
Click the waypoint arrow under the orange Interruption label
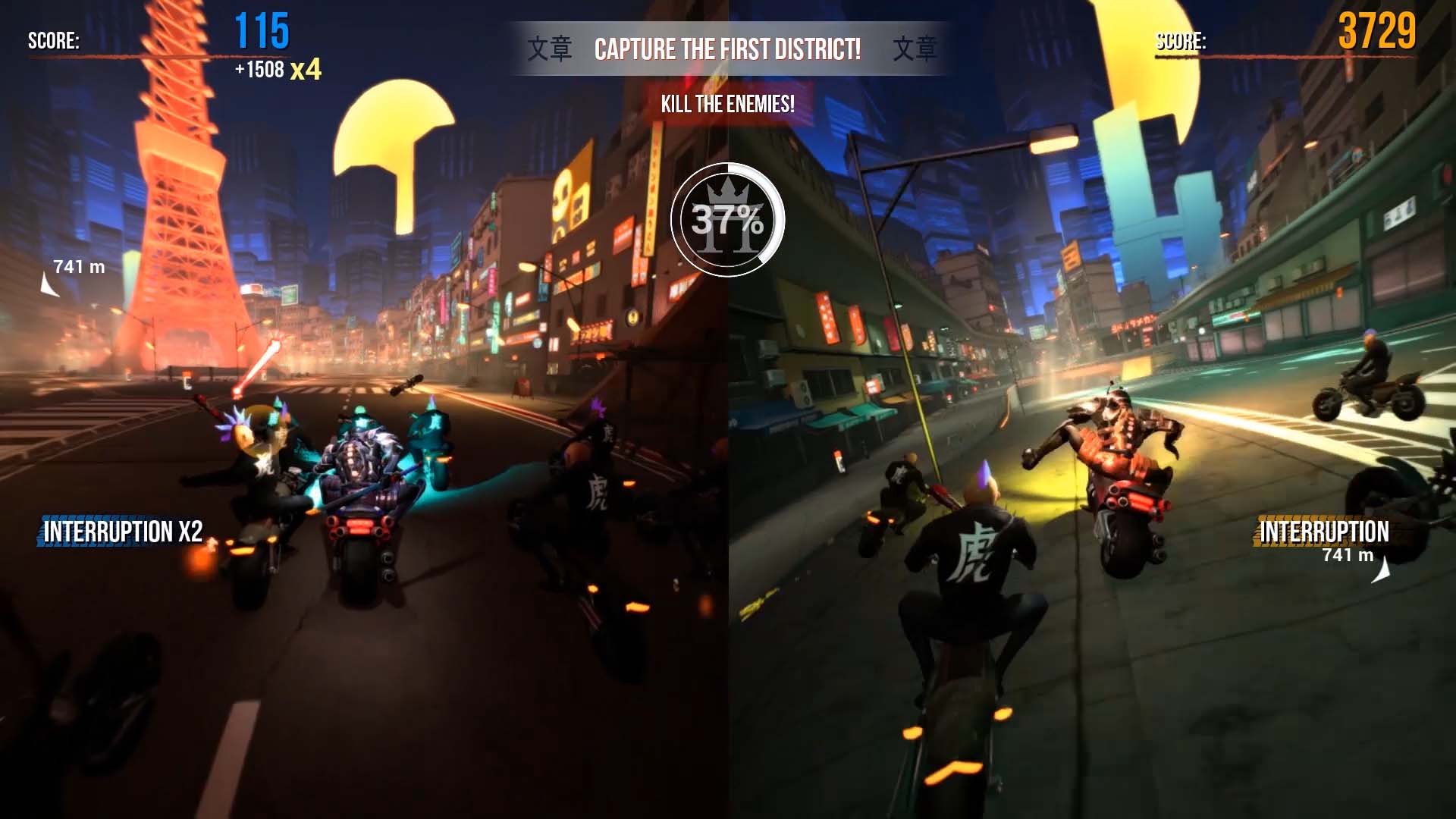1383,572
